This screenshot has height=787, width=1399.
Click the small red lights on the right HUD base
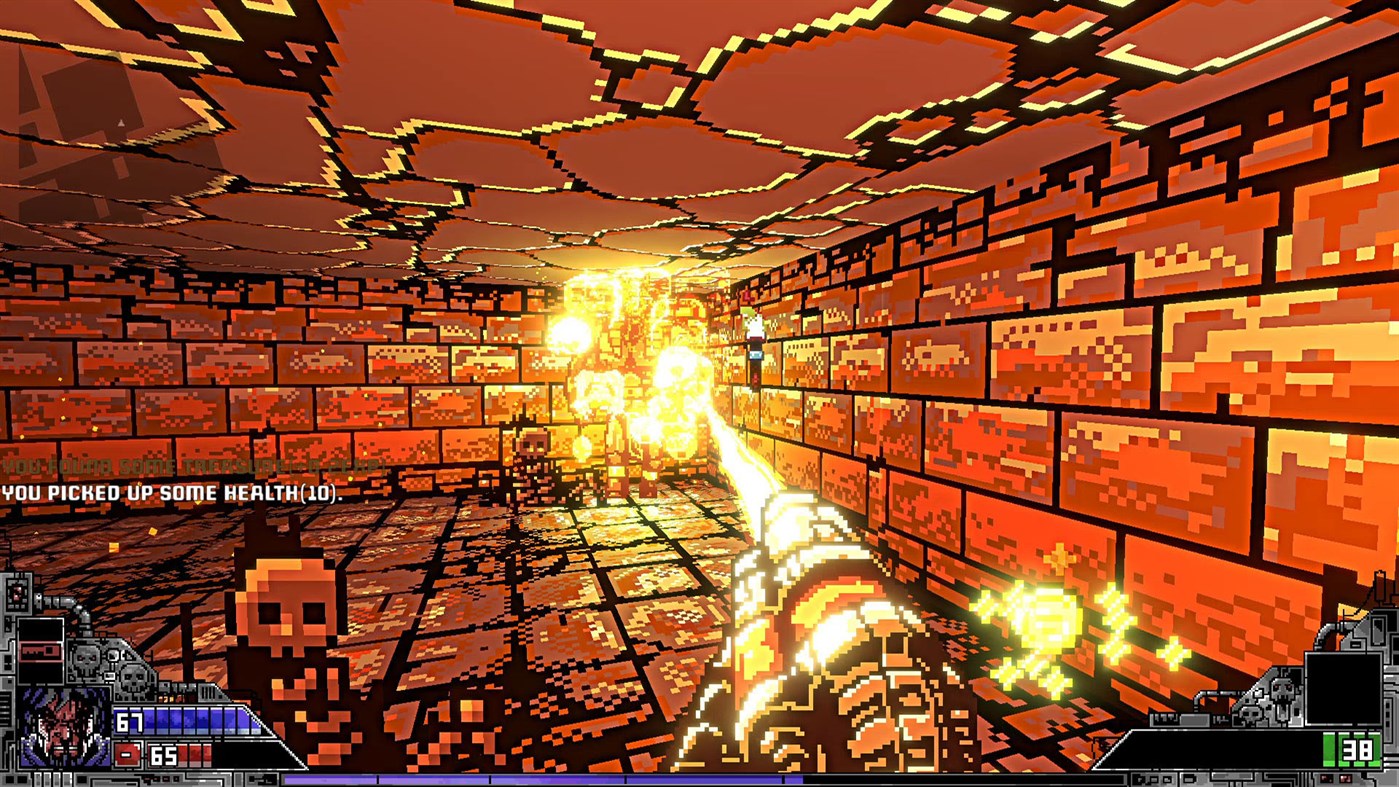(x=1334, y=776)
